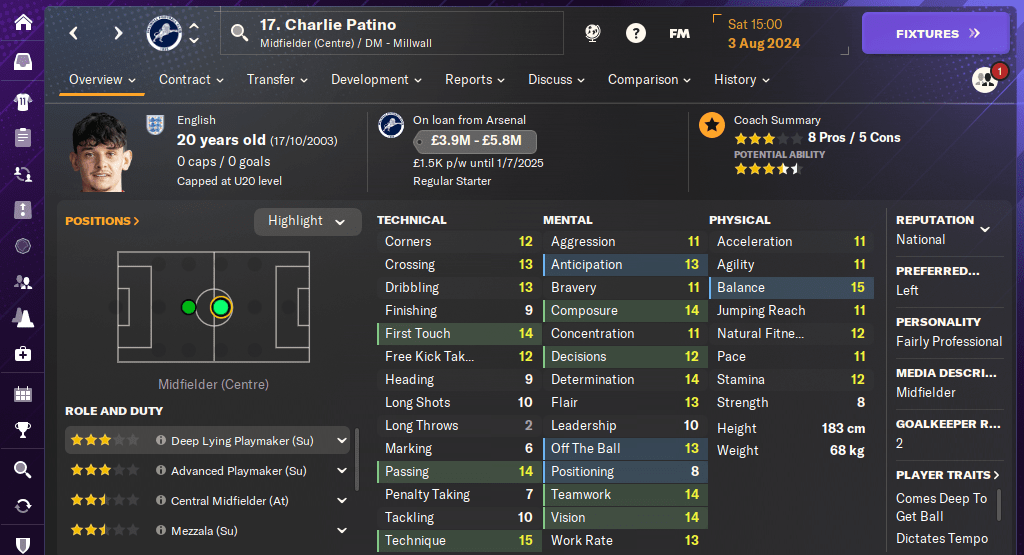The height and width of the screenshot is (555, 1024).
Task: Click the player search magnifier field
Action: pos(239,33)
